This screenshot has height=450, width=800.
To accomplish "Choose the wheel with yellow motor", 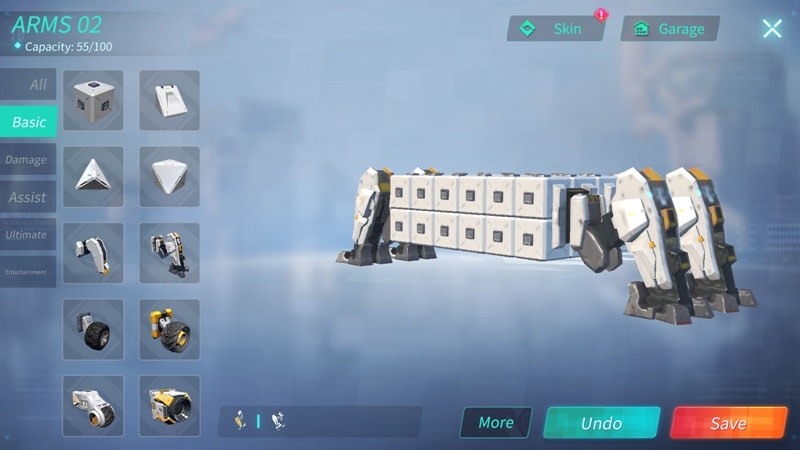I will (169, 329).
